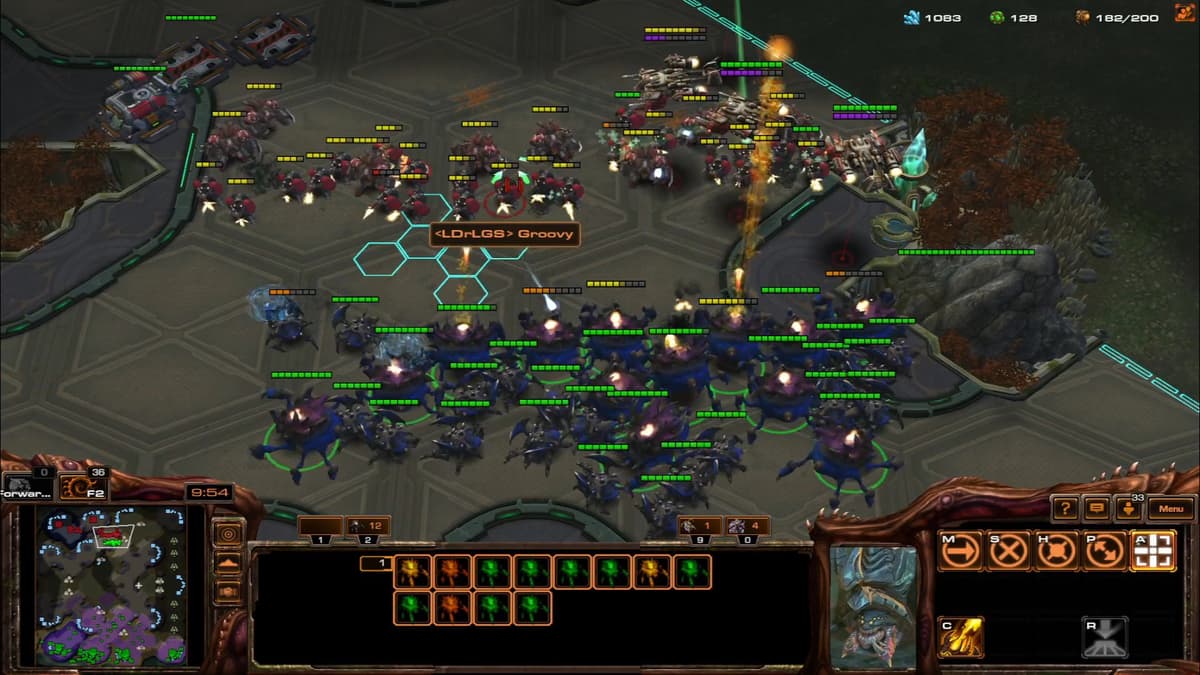Toggle the minimap terrain display button
Screen dimensions: 1200x675
coord(228,563)
